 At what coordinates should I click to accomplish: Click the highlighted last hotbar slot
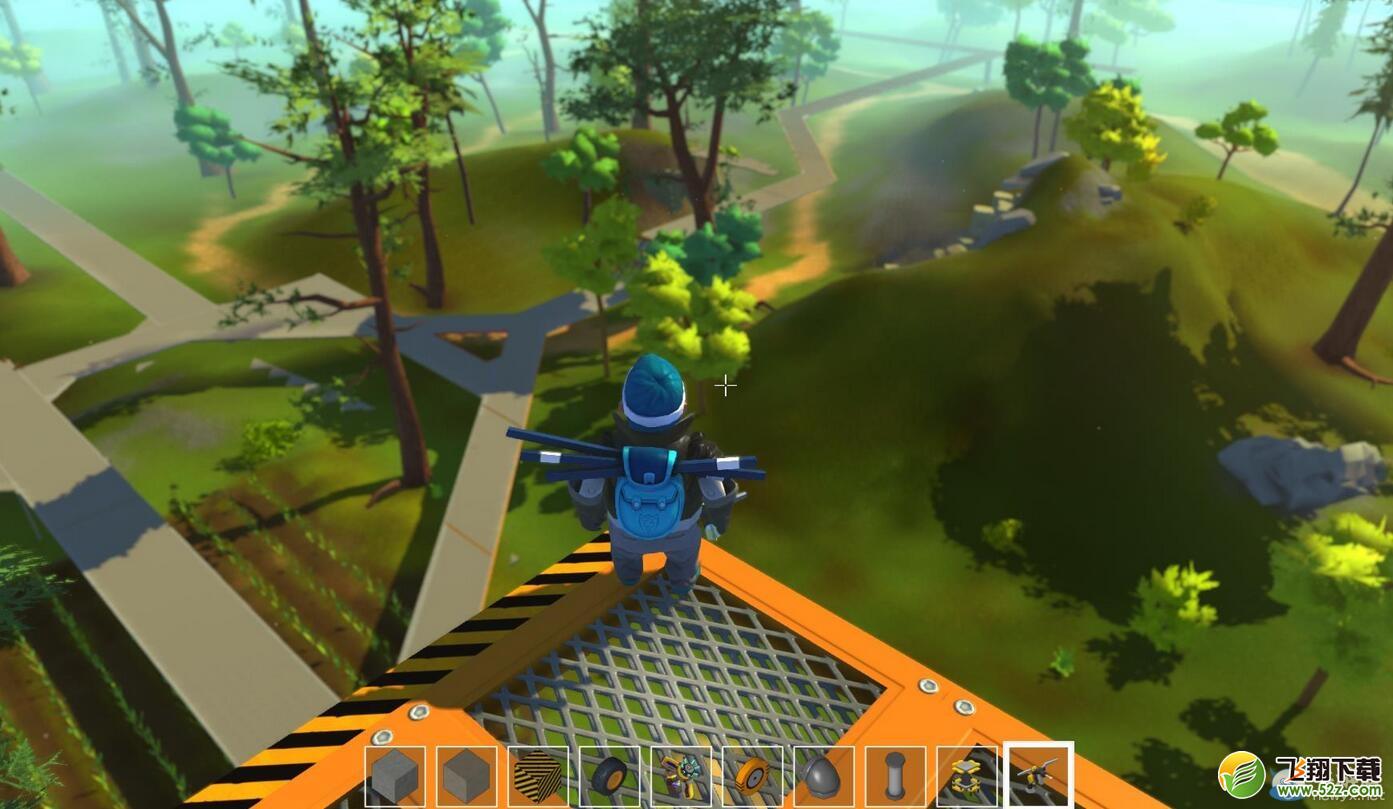(x=1038, y=776)
